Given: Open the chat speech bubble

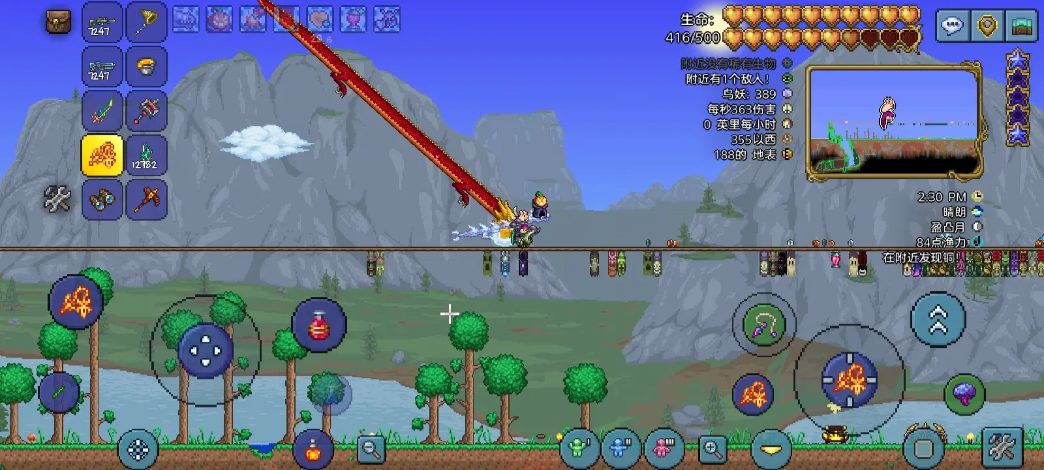Looking at the screenshot, I should pos(952,25).
